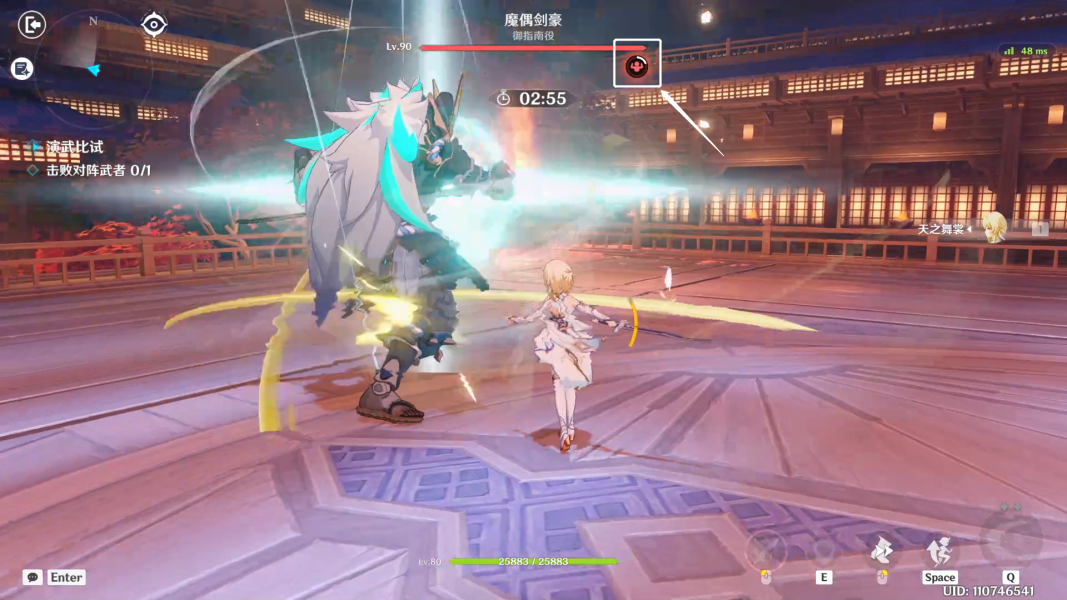Unleash the elemental burst icon
This screenshot has width=1067, height=600.
(x=1010, y=540)
